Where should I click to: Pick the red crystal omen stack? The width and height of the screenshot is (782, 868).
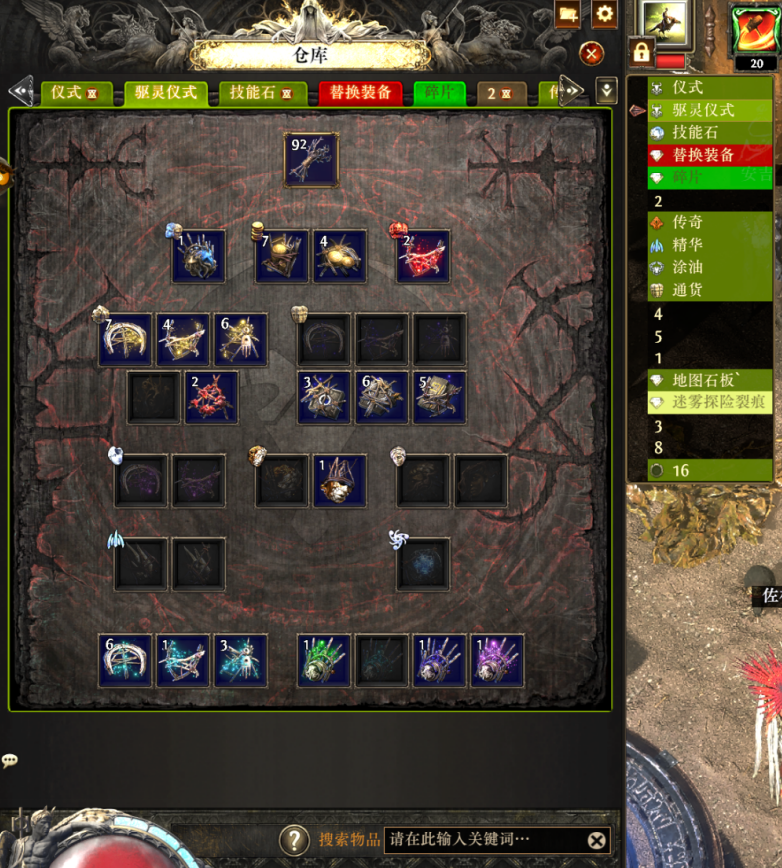423,256
